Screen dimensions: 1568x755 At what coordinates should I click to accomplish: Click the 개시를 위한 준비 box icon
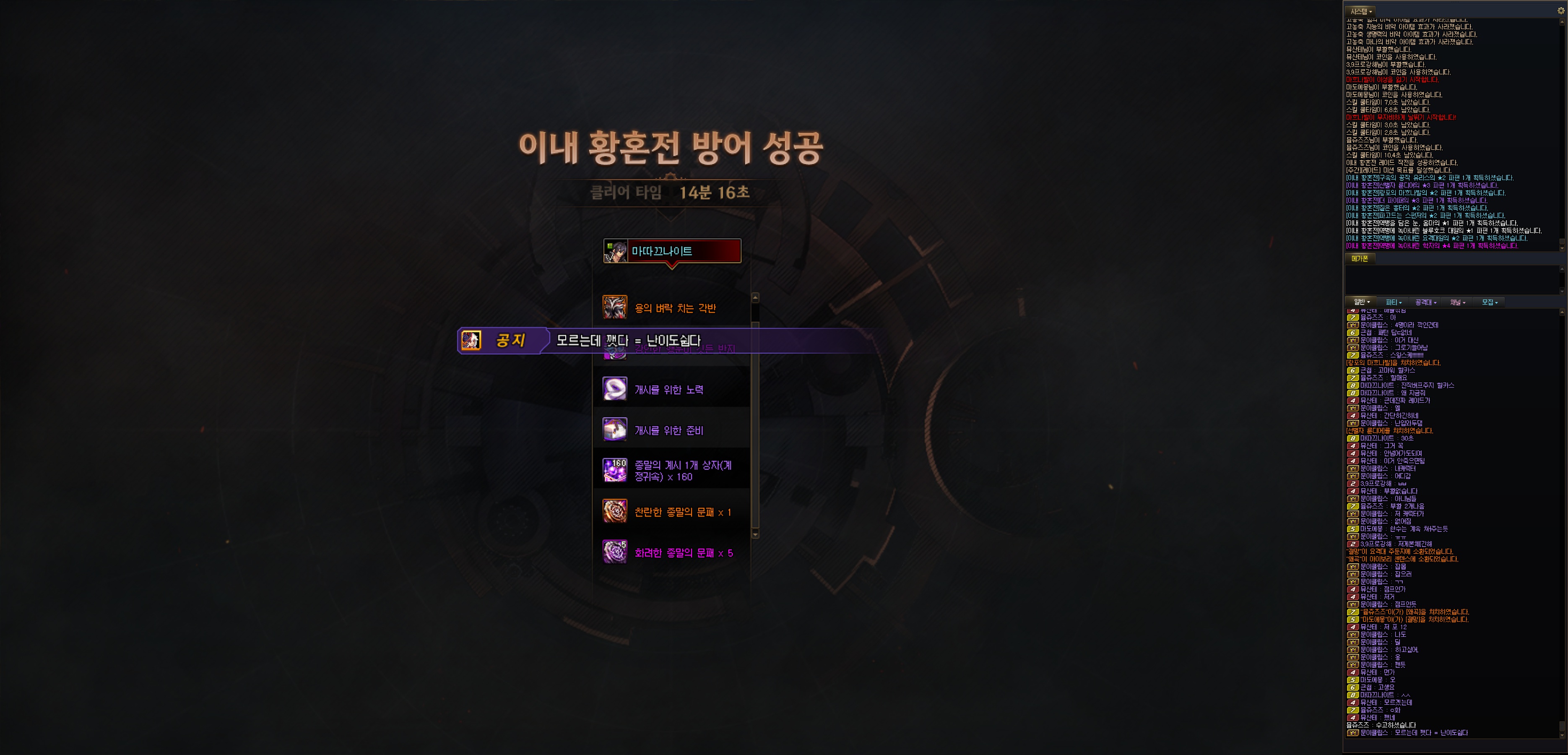coord(615,429)
